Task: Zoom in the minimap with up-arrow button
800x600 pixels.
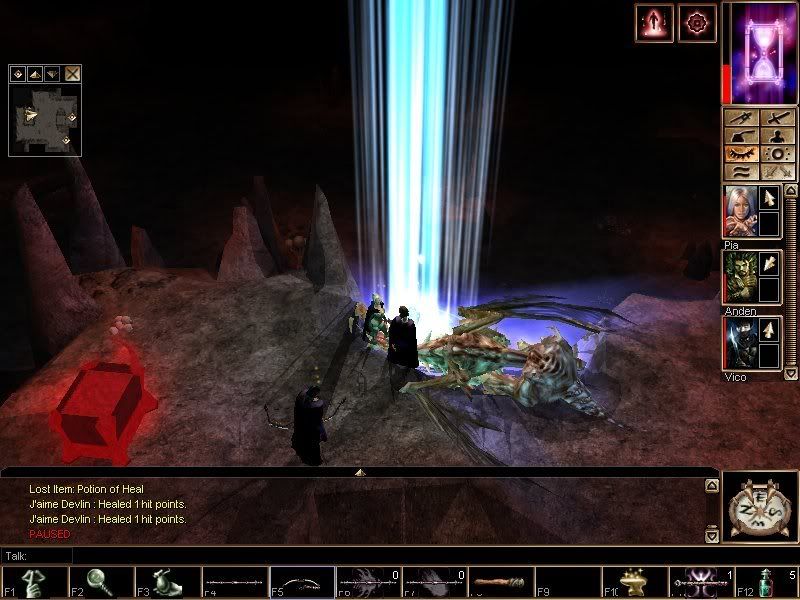Action: (x=33, y=73)
